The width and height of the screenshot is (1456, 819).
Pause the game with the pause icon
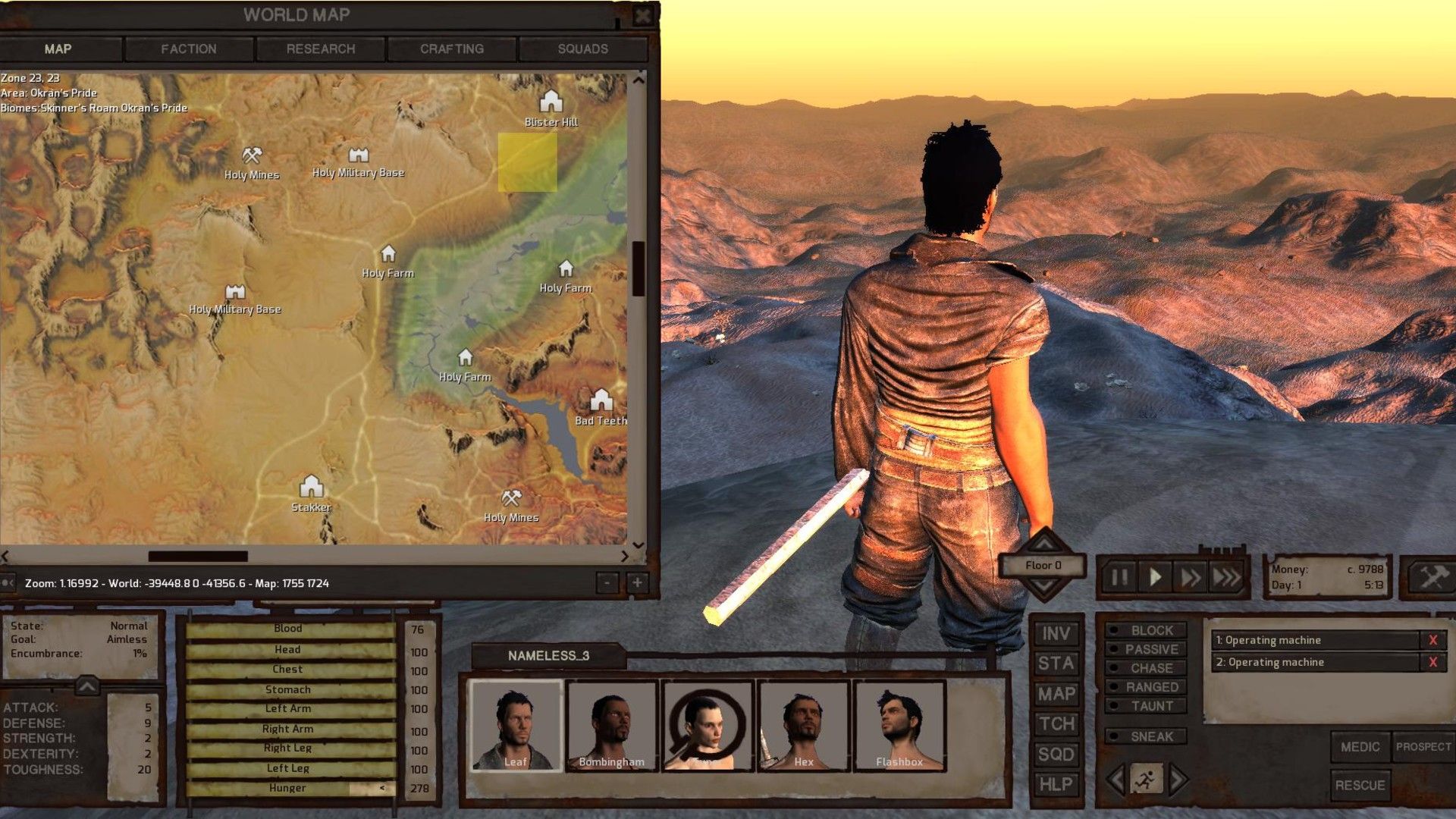coord(1118,576)
